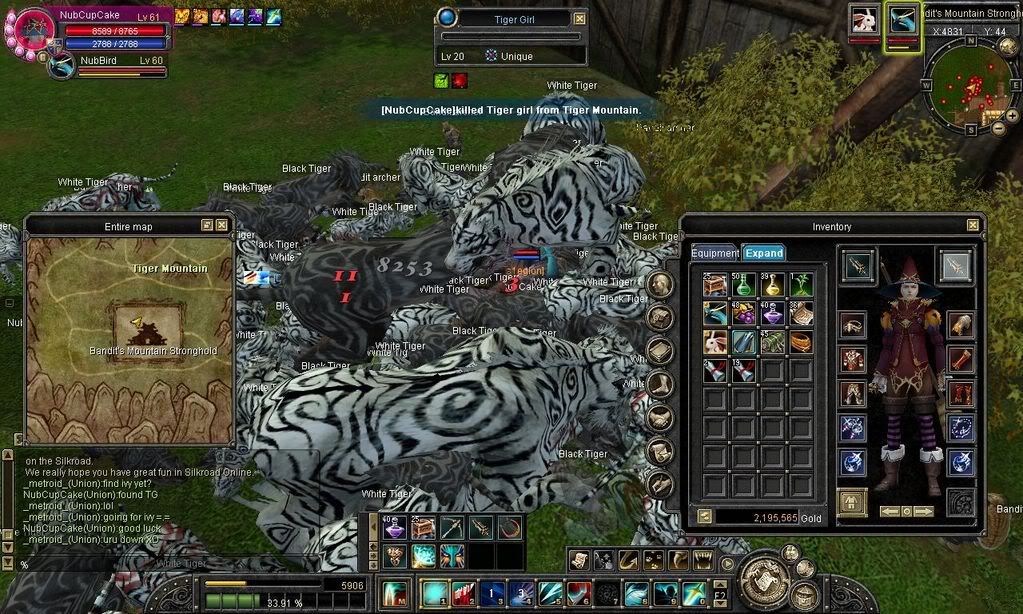Select the purple grapes stack in inventory
Screen dimensions: 1023x614
click(742, 314)
